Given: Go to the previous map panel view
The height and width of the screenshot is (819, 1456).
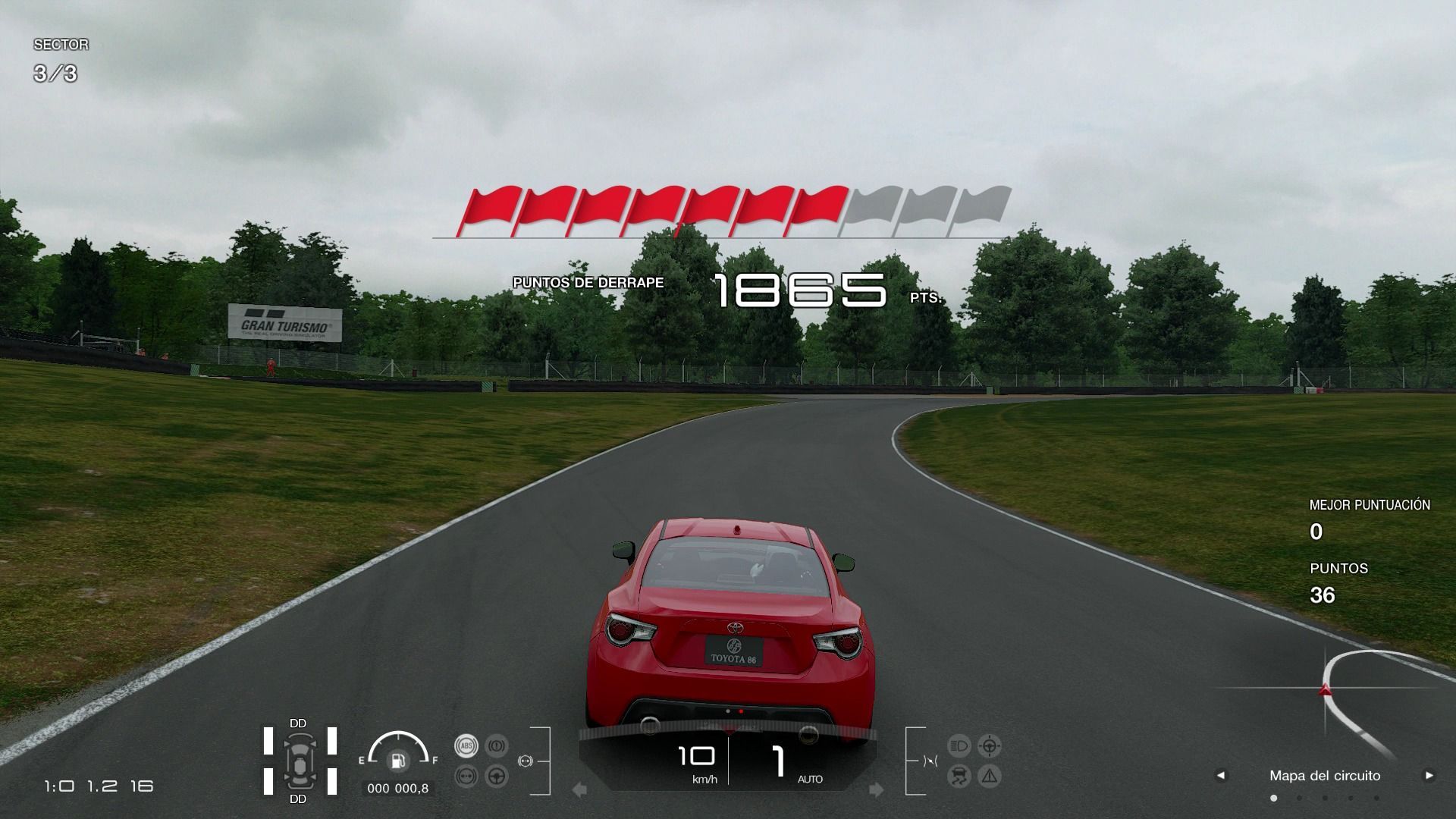Looking at the screenshot, I should pyautogui.click(x=1220, y=775).
